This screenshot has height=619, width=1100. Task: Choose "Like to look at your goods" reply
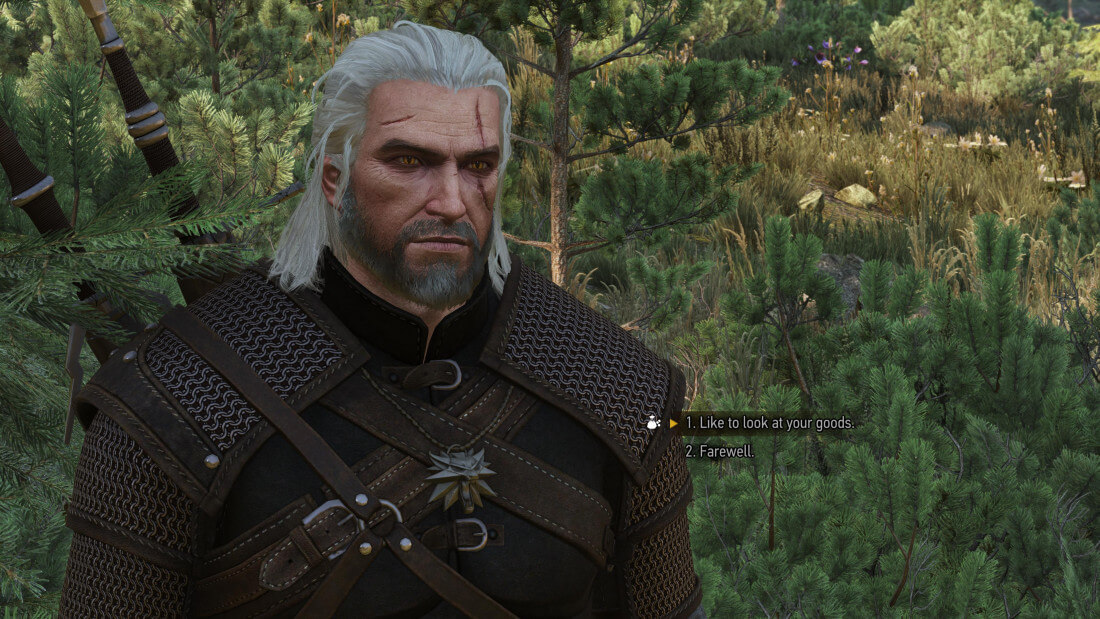tap(769, 423)
